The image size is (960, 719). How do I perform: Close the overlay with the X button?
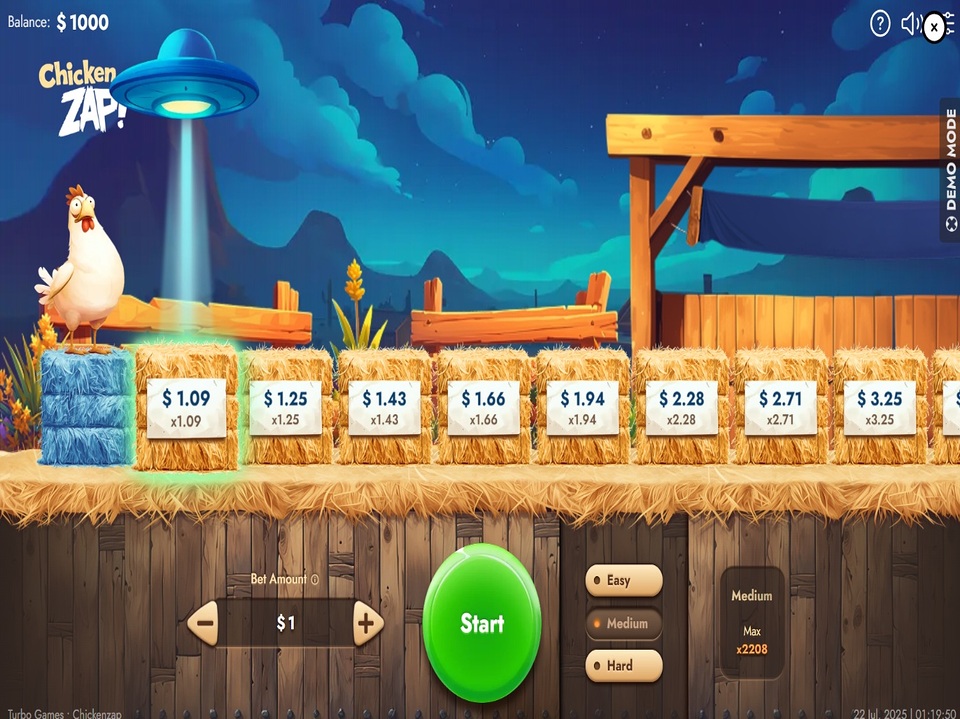934,28
